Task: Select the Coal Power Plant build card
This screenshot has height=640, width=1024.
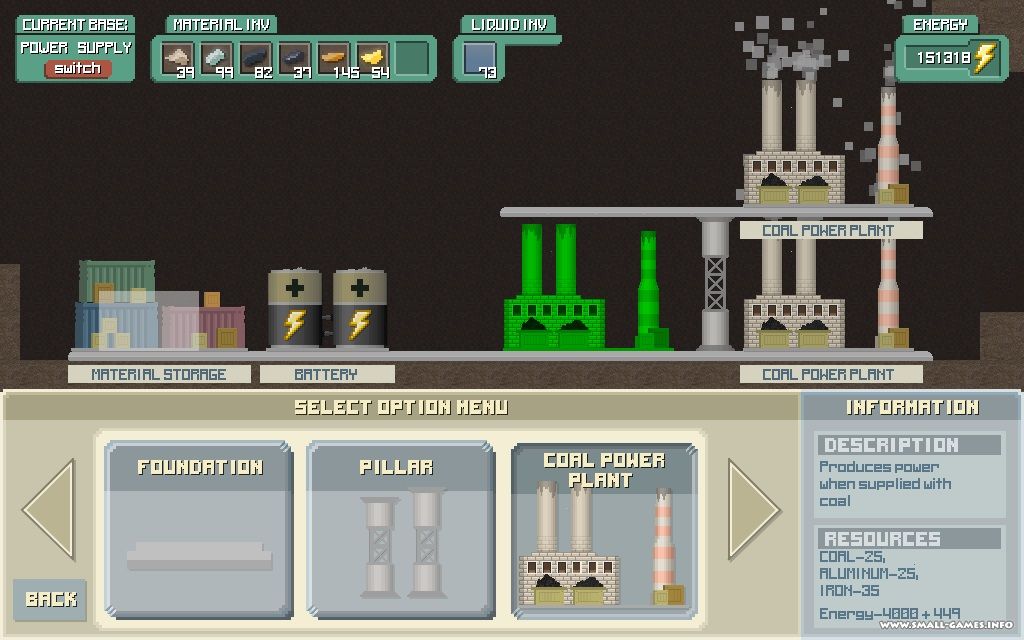Action: (x=603, y=530)
